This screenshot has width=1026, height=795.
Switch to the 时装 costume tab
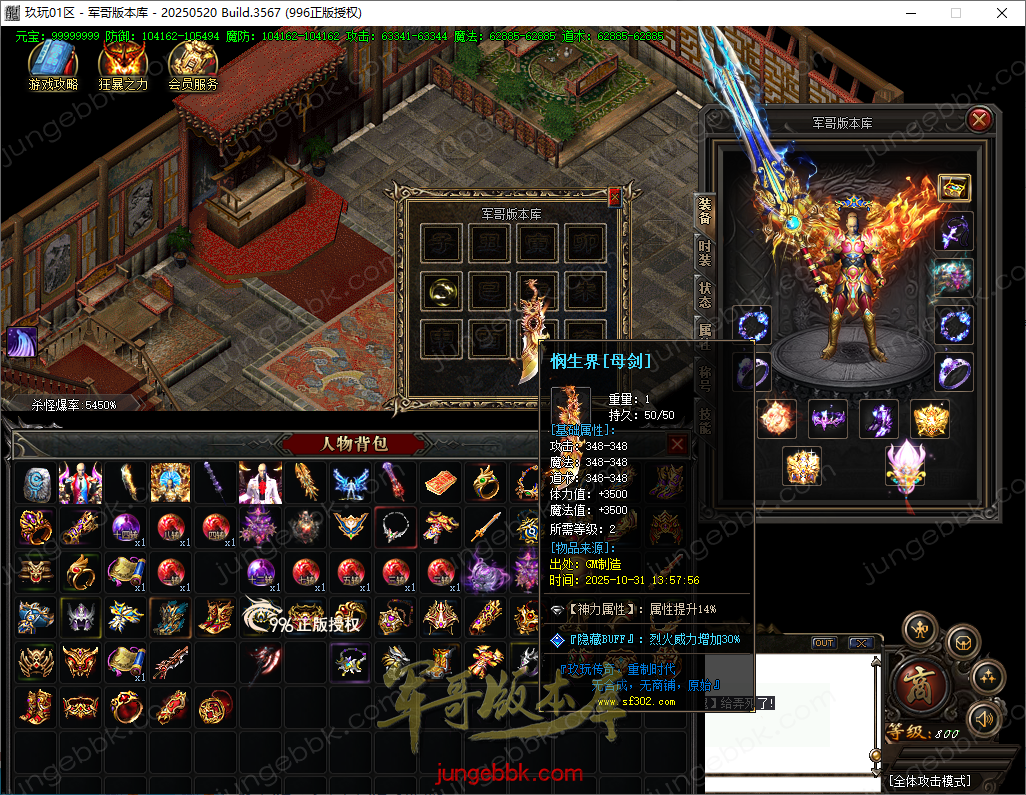[705, 253]
